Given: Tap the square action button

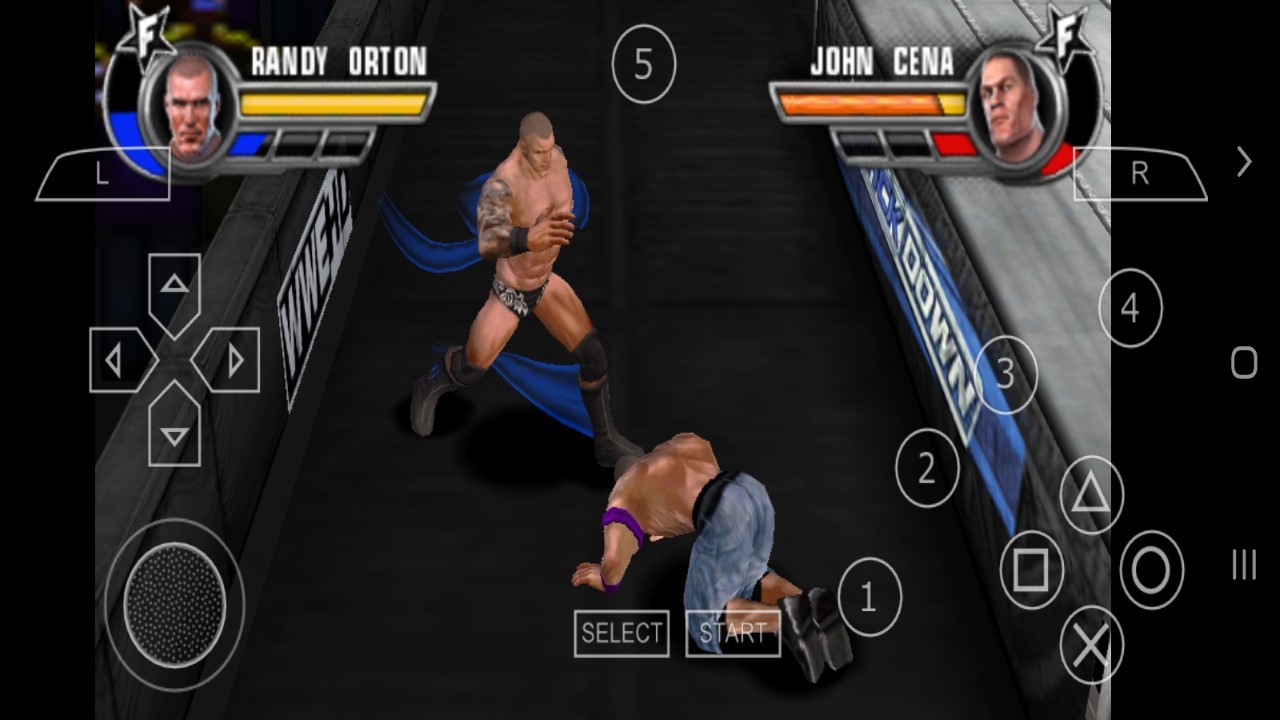Looking at the screenshot, I should (x=1031, y=571).
